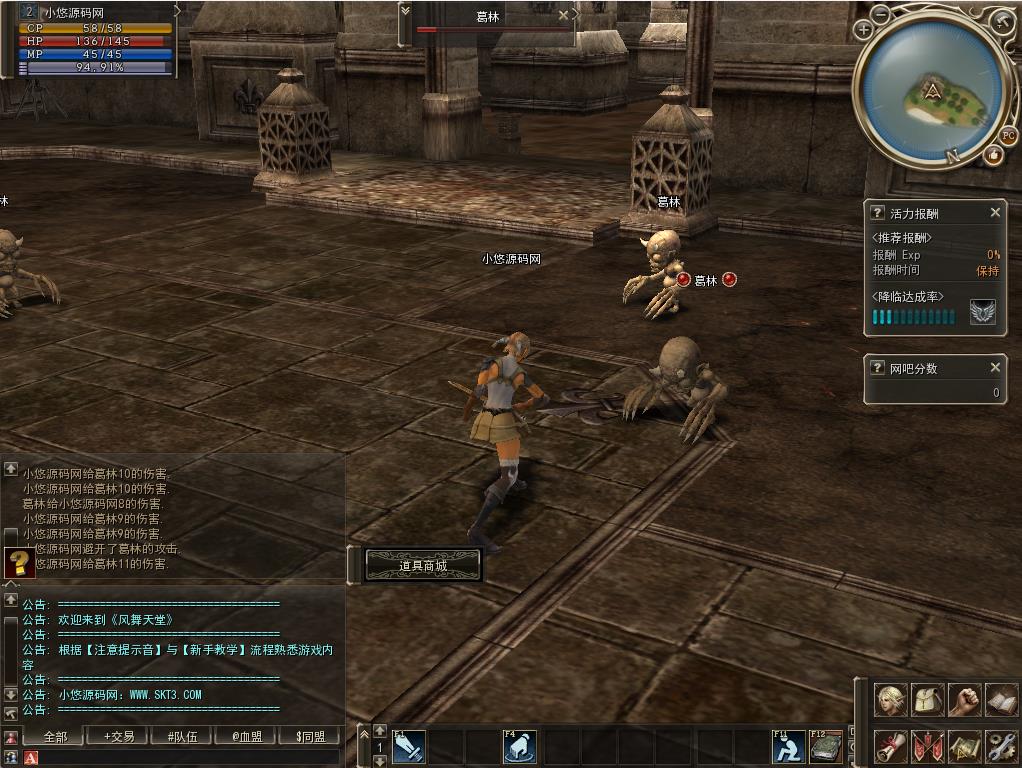1022x768 pixels.
Task: Open help for the 活力报酬 panel
Action: coord(877,213)
